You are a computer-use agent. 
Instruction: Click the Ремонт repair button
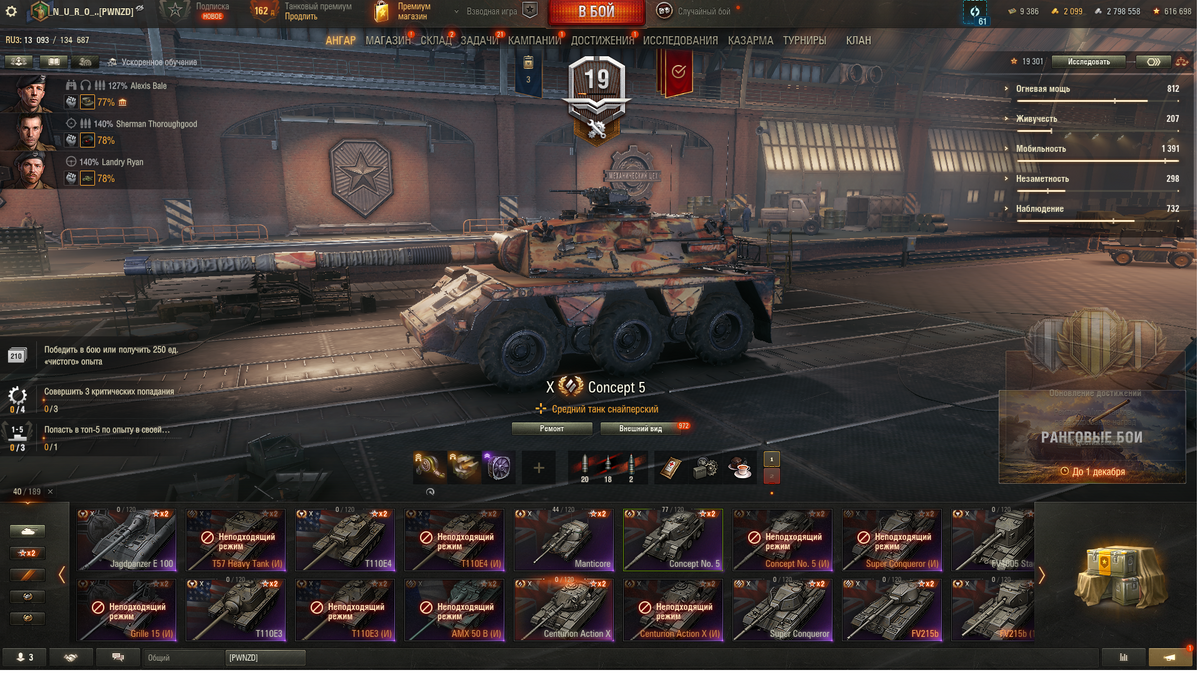pyautogui.click(x=552, y=428)
